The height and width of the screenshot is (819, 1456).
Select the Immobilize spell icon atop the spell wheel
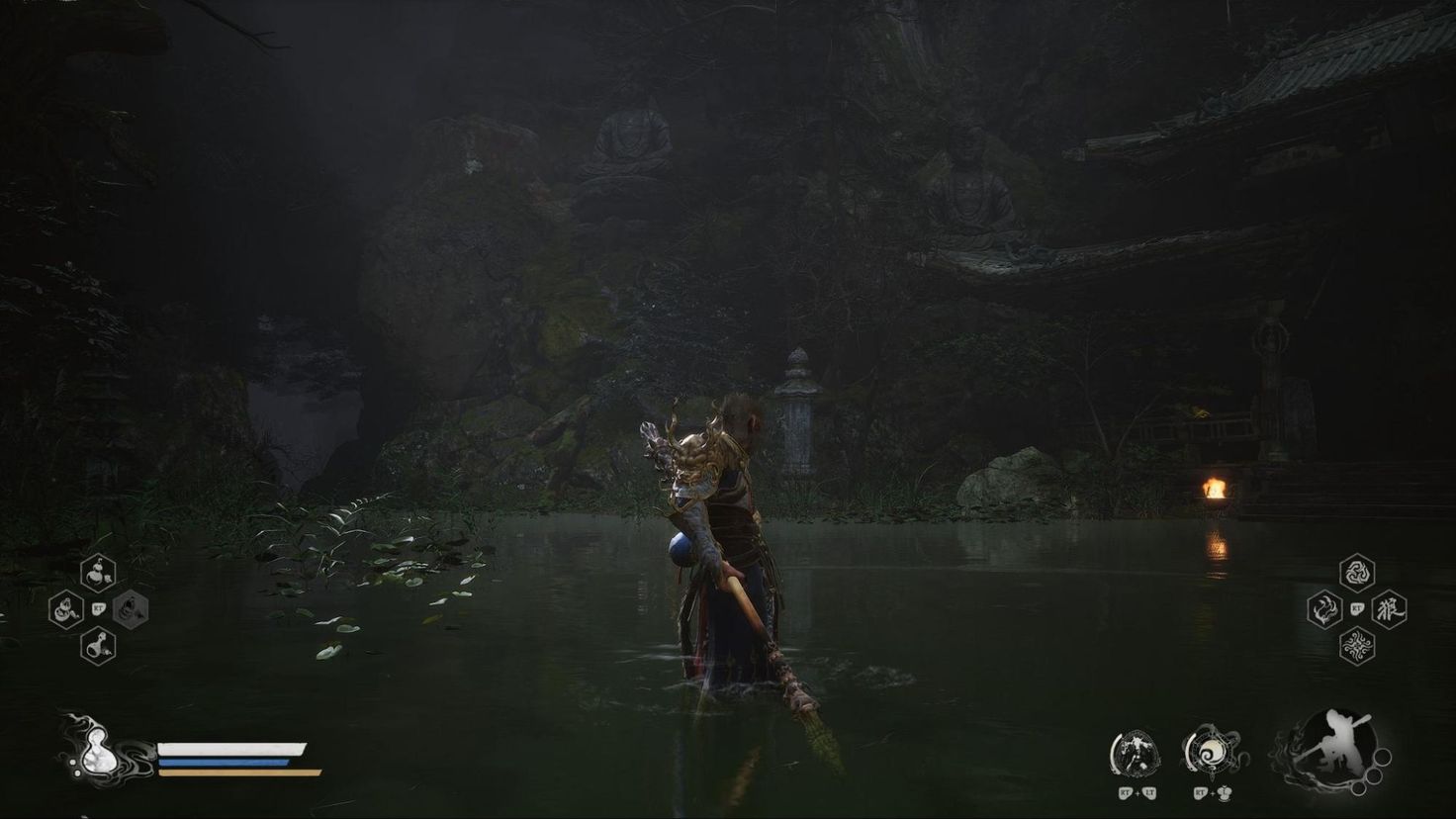tap(1359, 572)
